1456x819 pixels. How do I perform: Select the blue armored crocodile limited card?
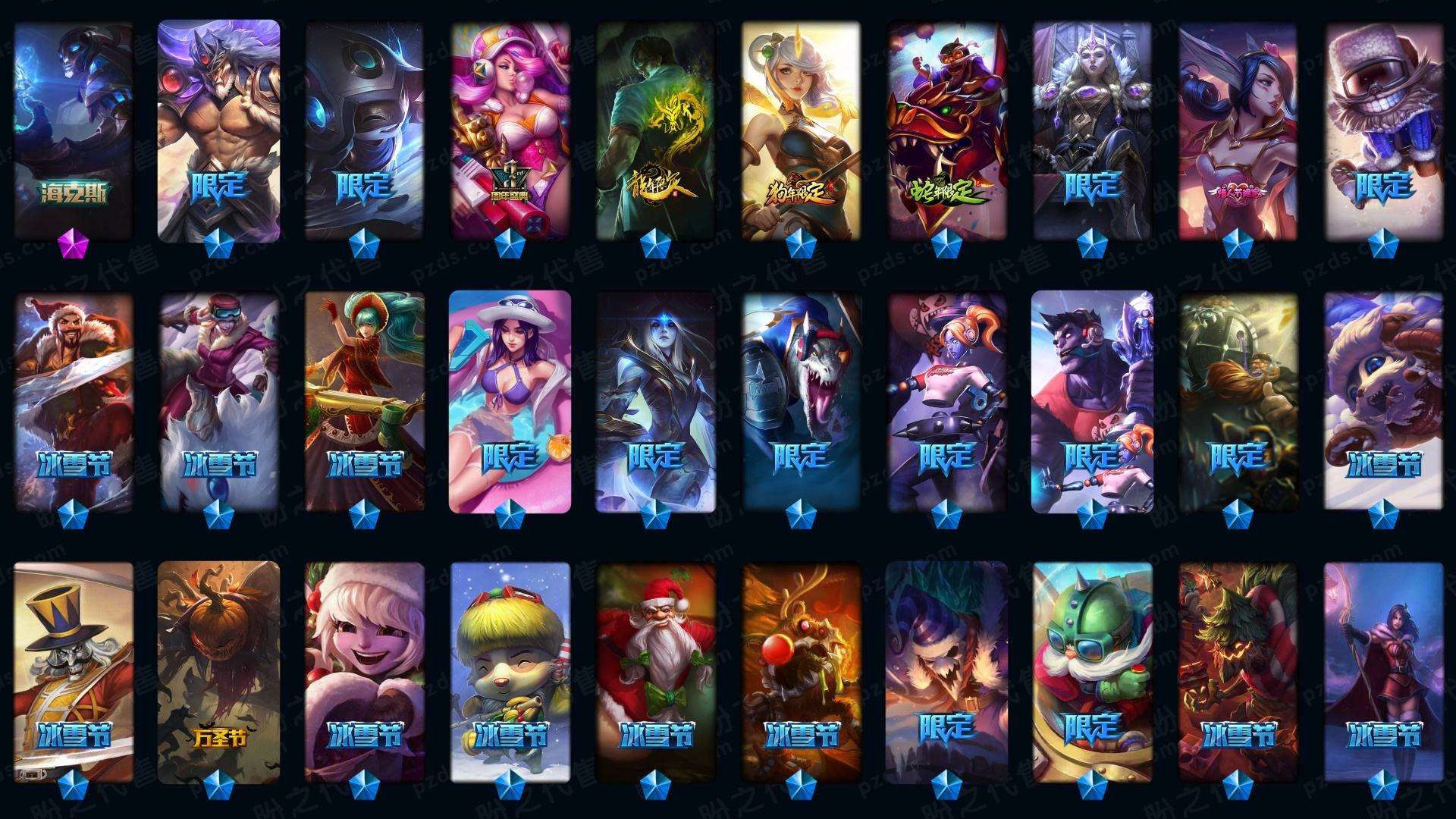[x=802, y=402]
